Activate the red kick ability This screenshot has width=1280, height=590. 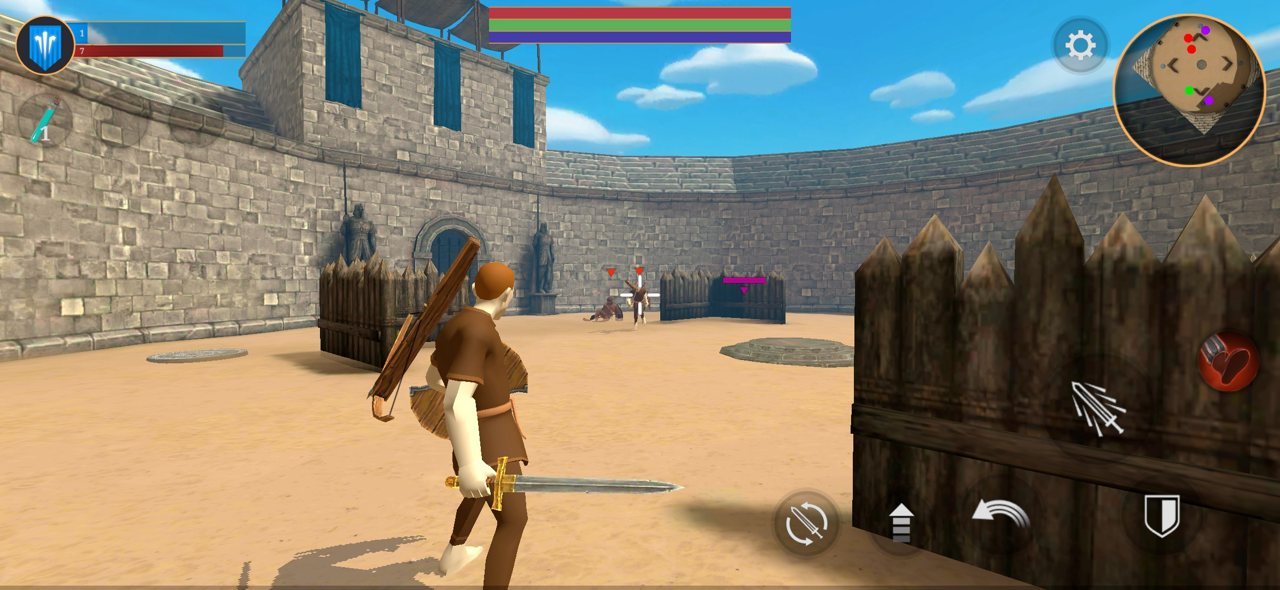(x=1228, y=361)
